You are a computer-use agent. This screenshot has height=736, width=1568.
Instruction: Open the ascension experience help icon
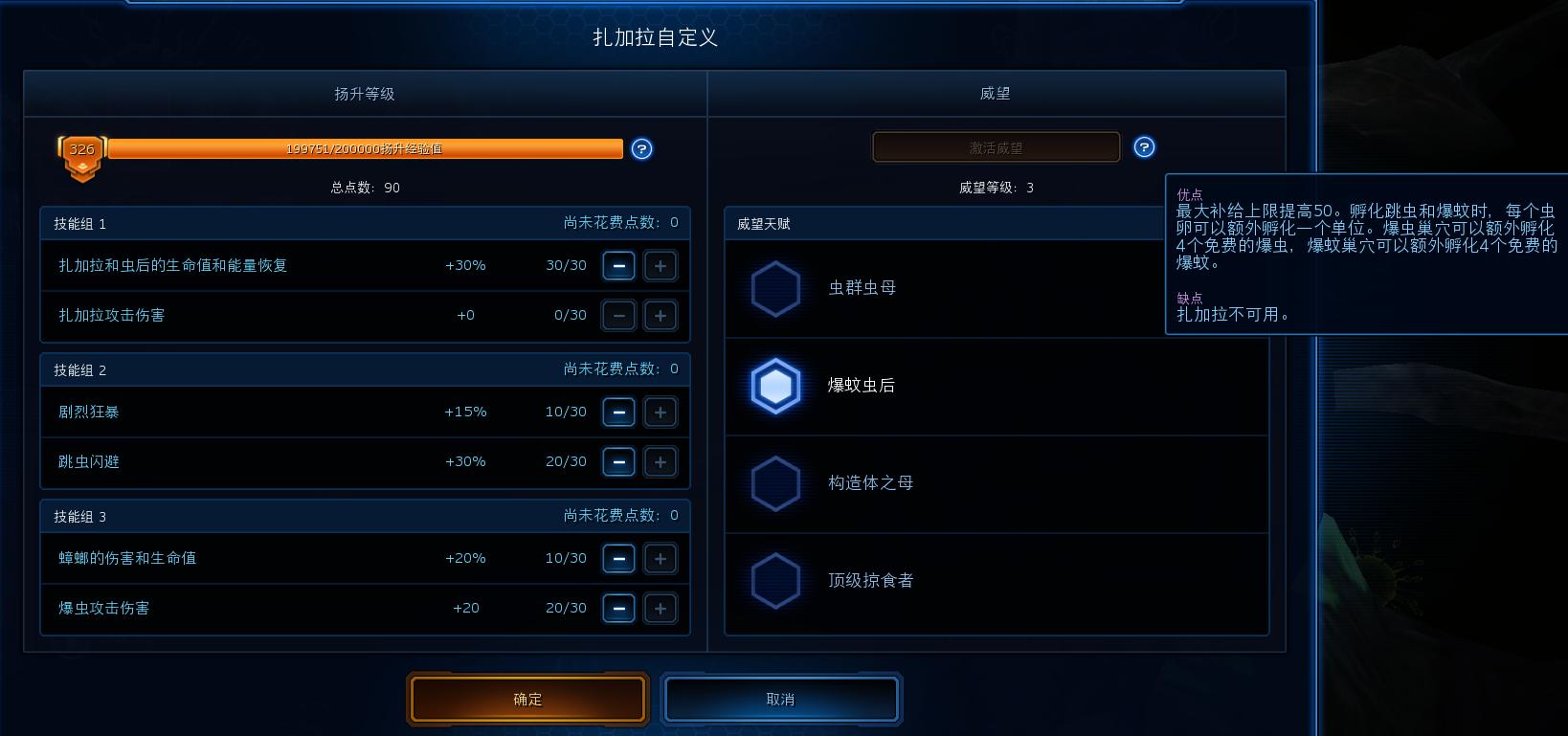click(x=641, y=149)
